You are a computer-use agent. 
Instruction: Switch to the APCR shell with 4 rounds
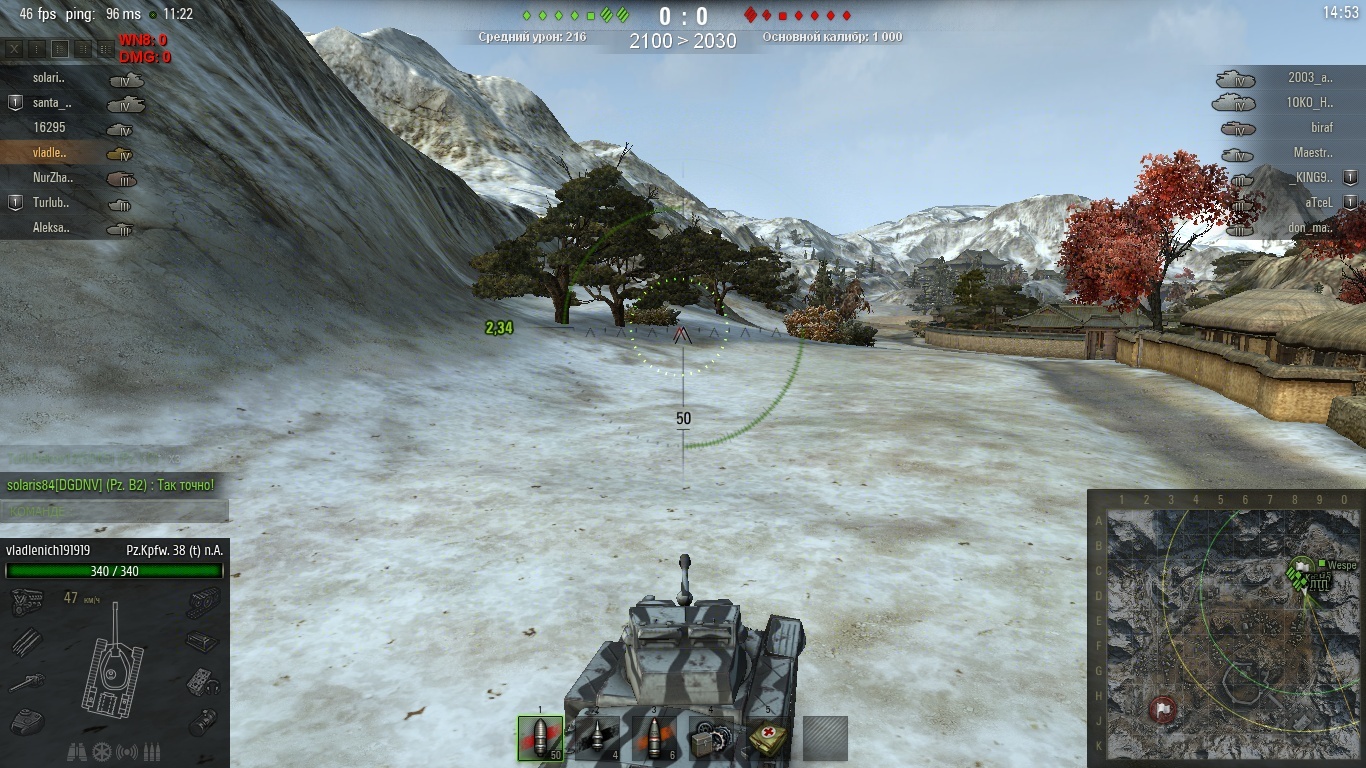click(x=597, y=739)
